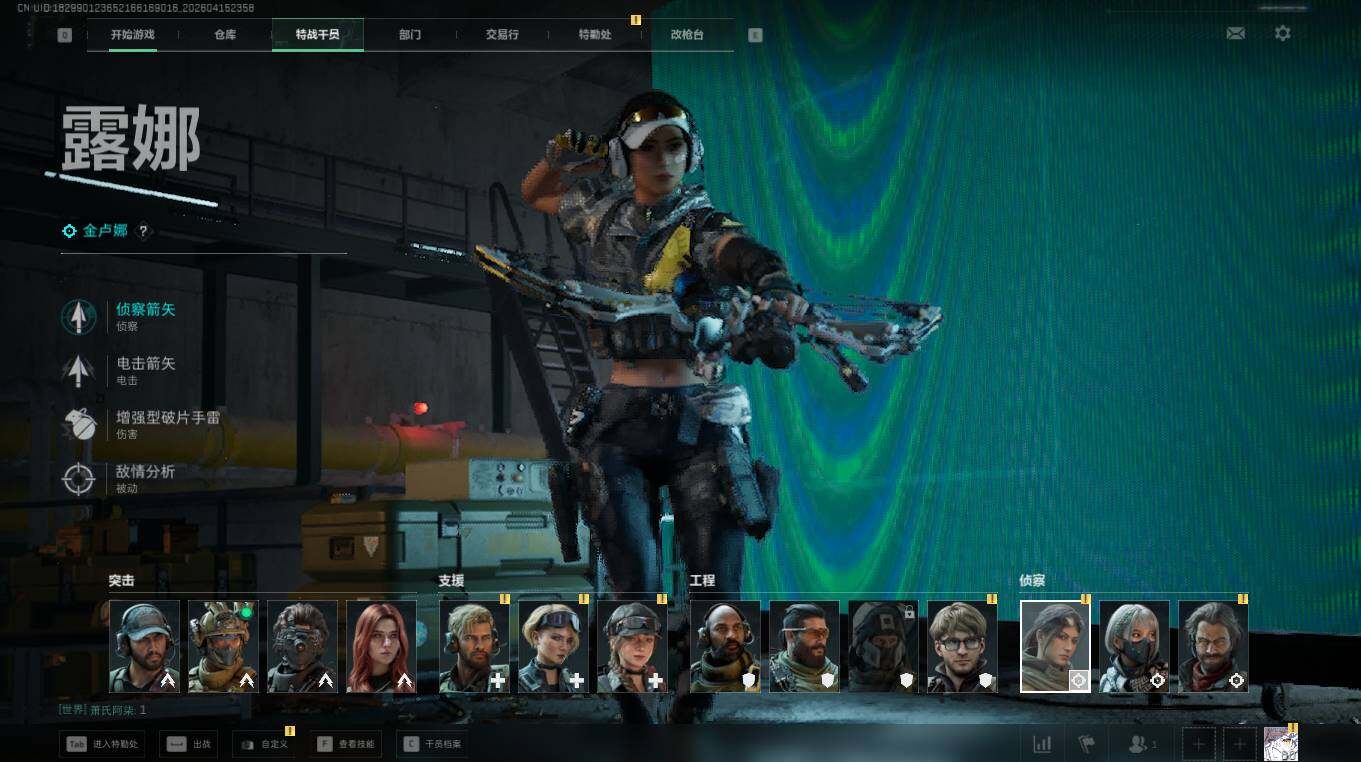This screenshot has width=1361, height=762.
Task: Select the masked white-haired recon operator
Action: coord(1134,646)
